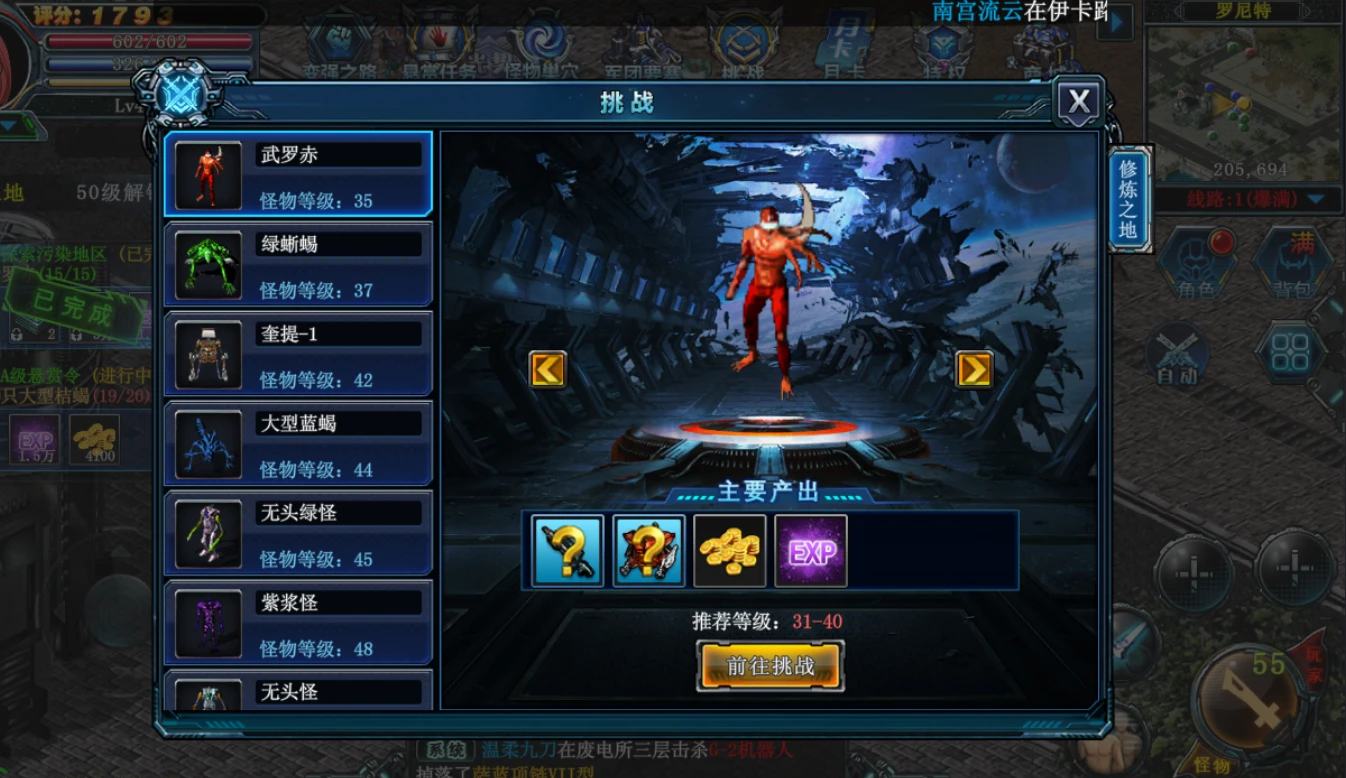Open the minimap of 罗尼特
Image resolution: width=1346 pixels, height=778 pixels.
[1243, 100]
